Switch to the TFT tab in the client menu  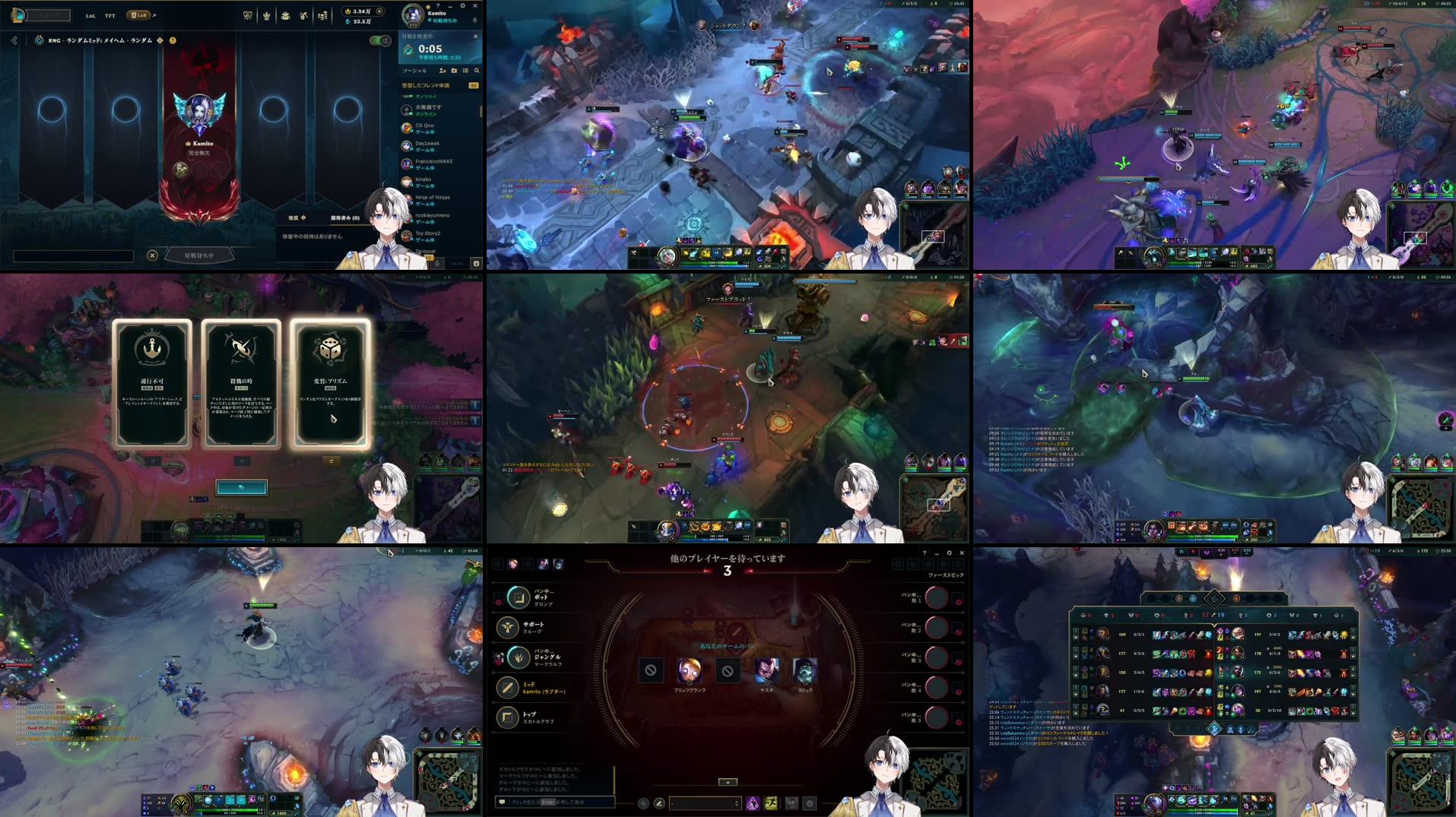pyautogui.click(x=109, y=16)
